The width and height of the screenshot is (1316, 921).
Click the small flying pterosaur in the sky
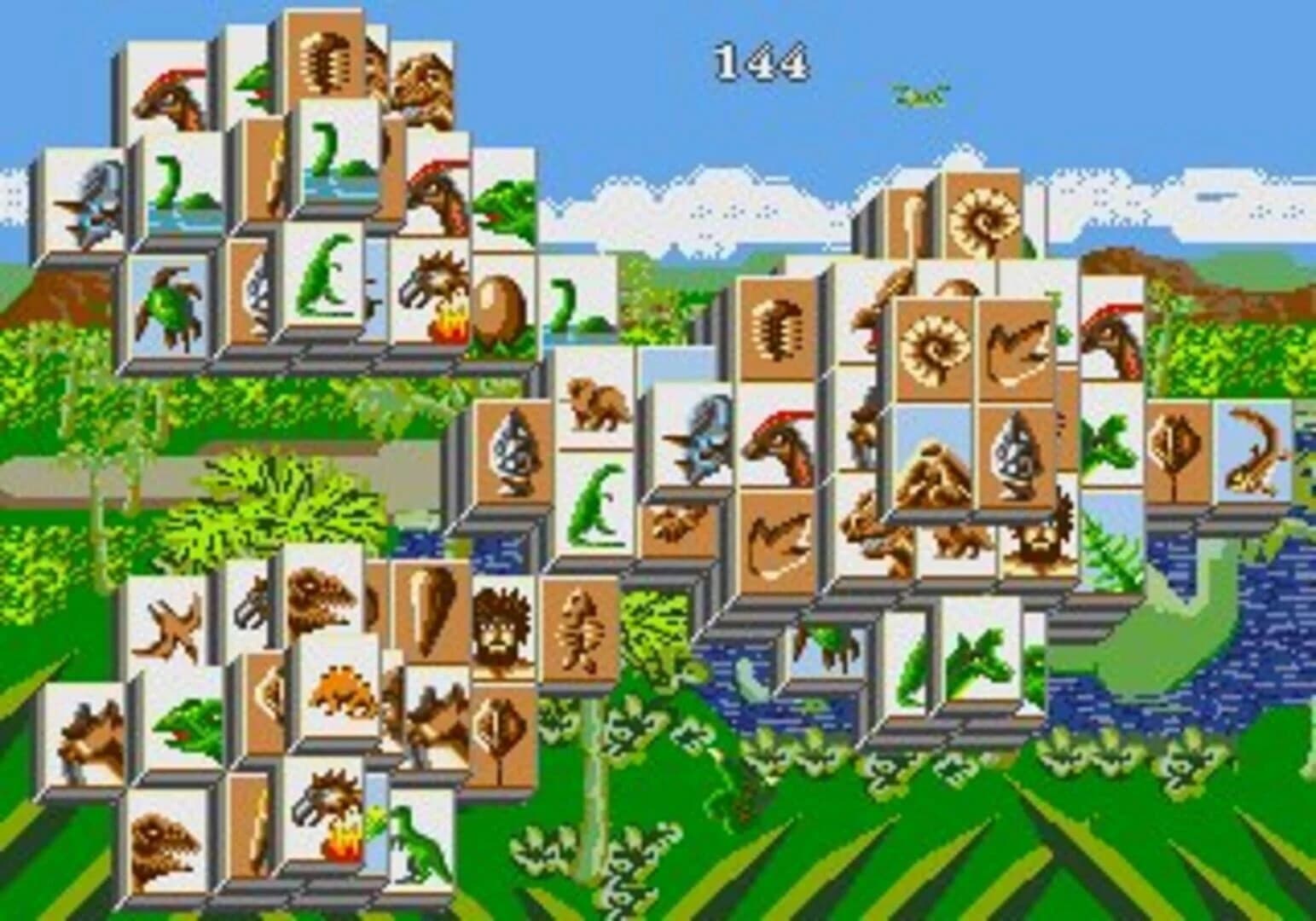[x=913, y=94]
